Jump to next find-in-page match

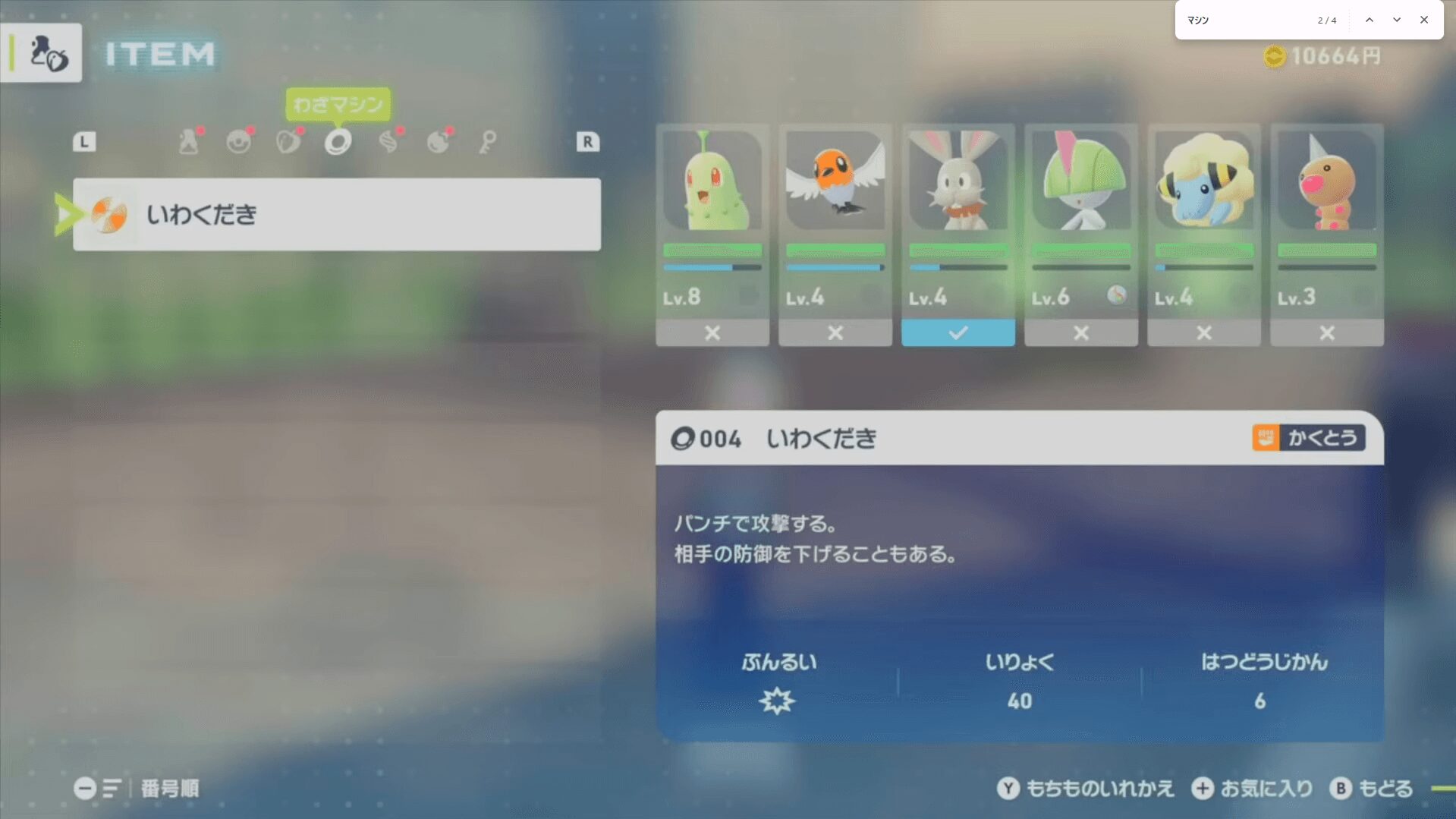point(1397,20)
